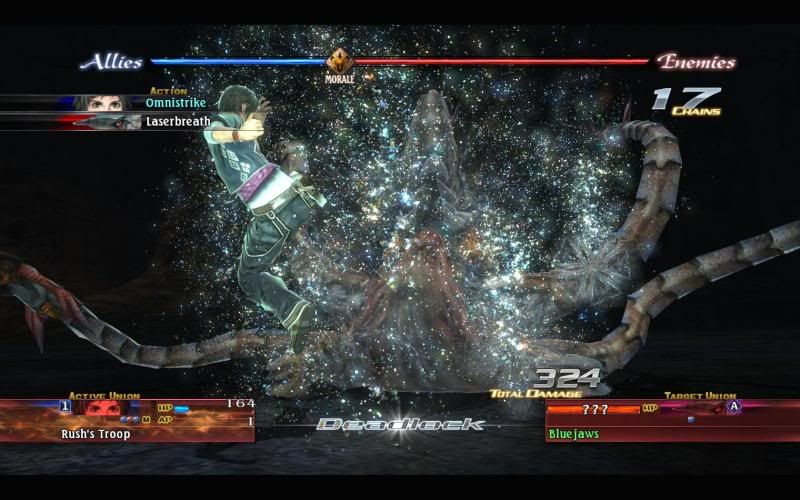Click the leader portrait in Active Union

pyautogui.click(x=100, y=407)
